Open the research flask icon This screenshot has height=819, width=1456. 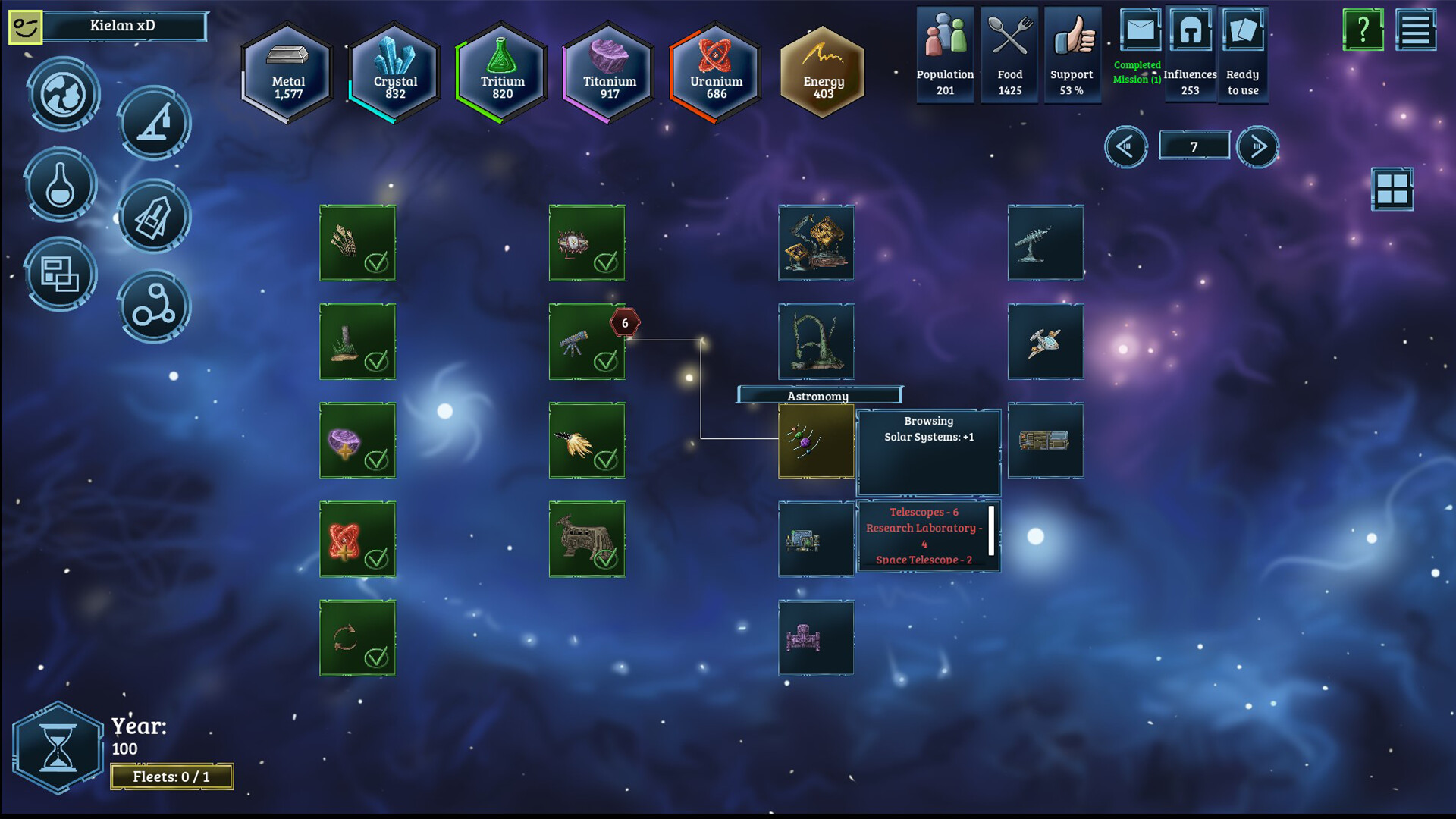(61, 184)
